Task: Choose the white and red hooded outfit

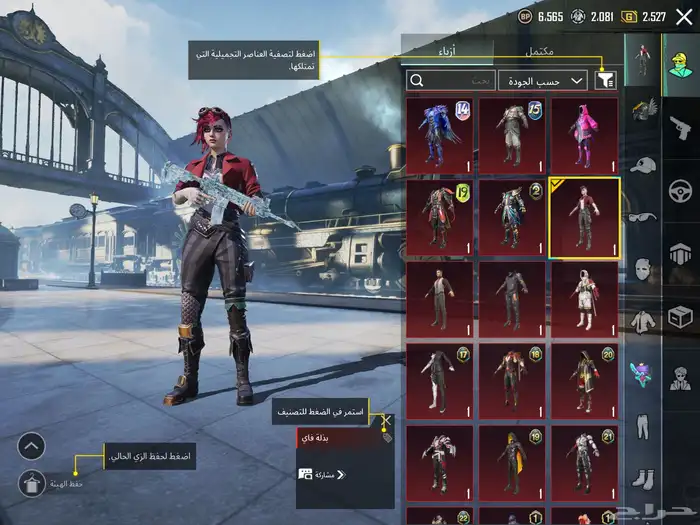Action: coord(584,300)
